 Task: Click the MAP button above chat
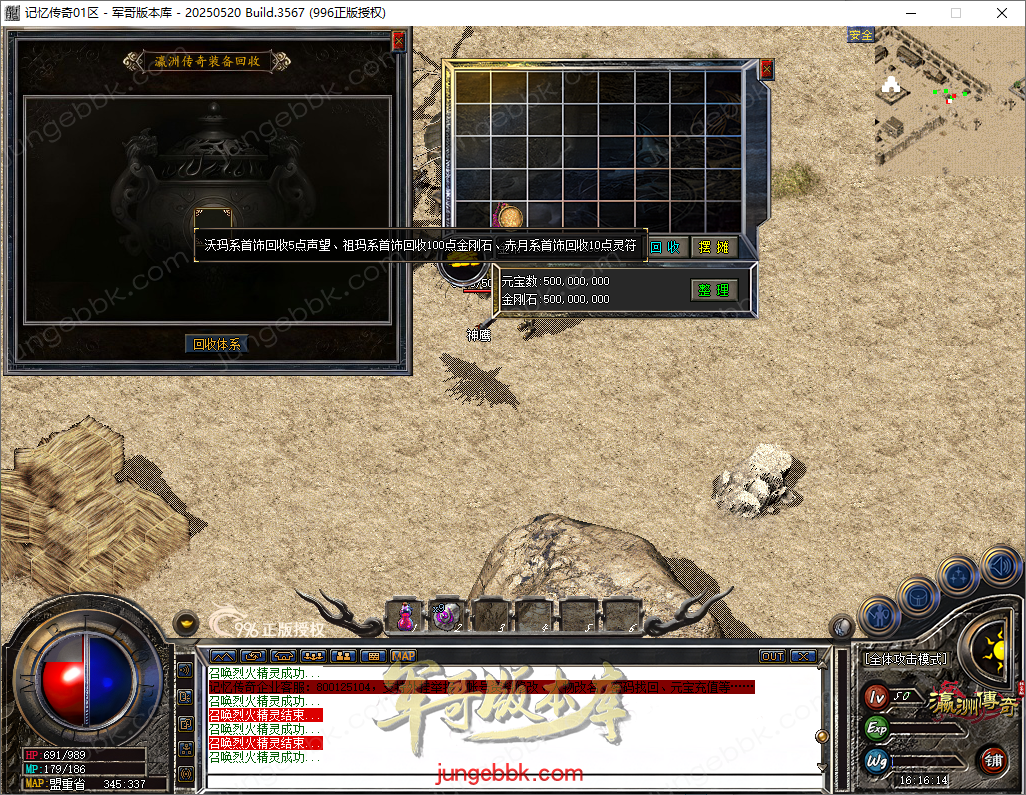coord(404,656)
